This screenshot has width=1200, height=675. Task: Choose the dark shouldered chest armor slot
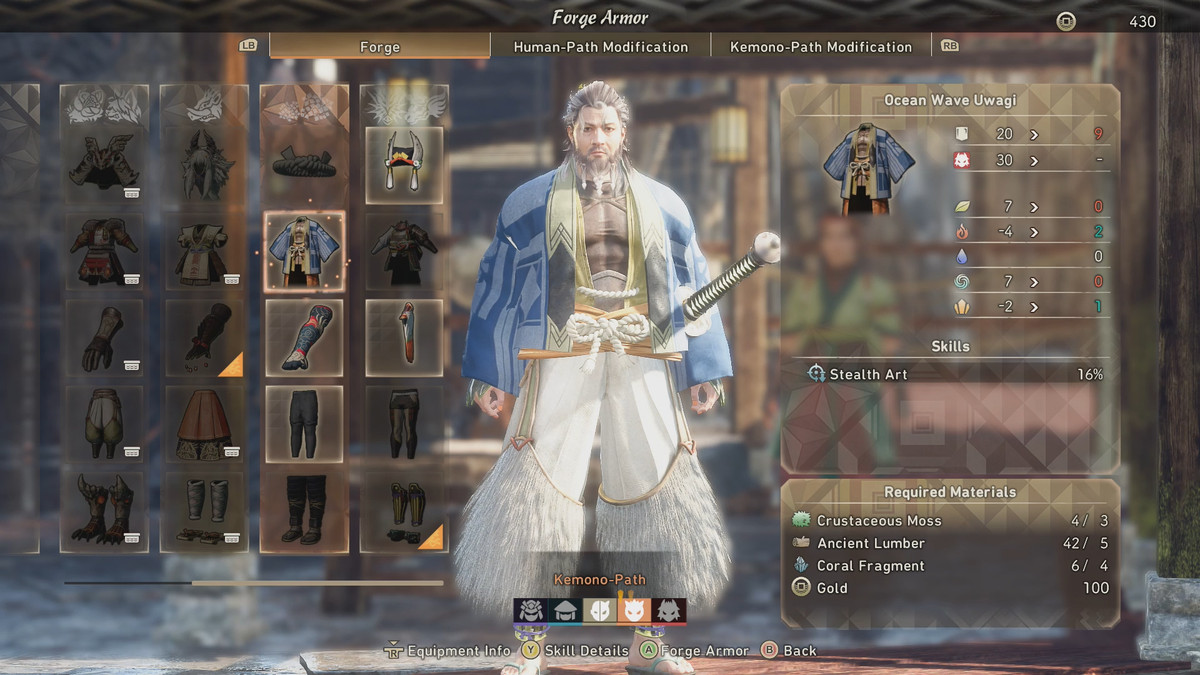tap(404, 251)
